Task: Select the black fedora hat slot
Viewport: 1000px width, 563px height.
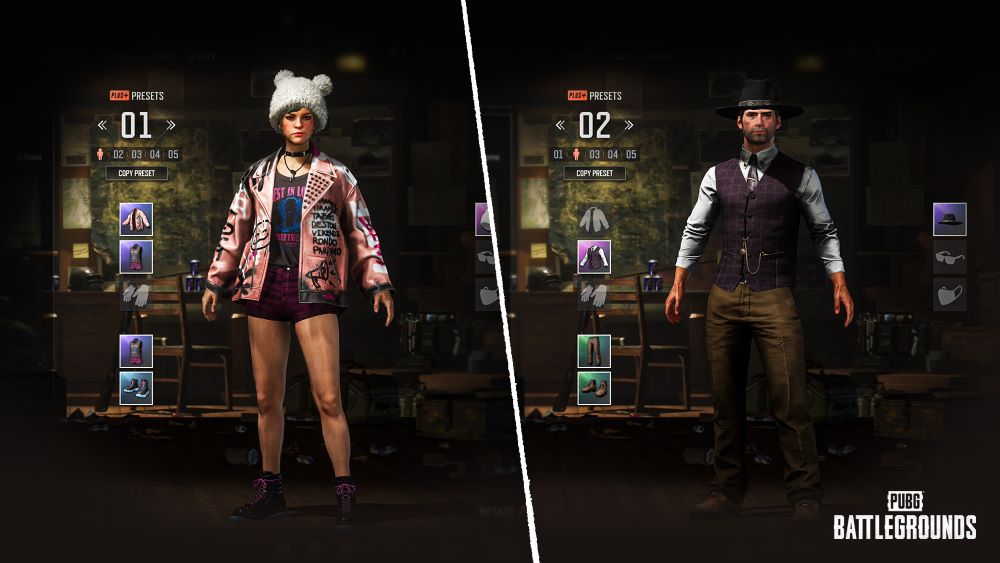Action: point(949,219)
